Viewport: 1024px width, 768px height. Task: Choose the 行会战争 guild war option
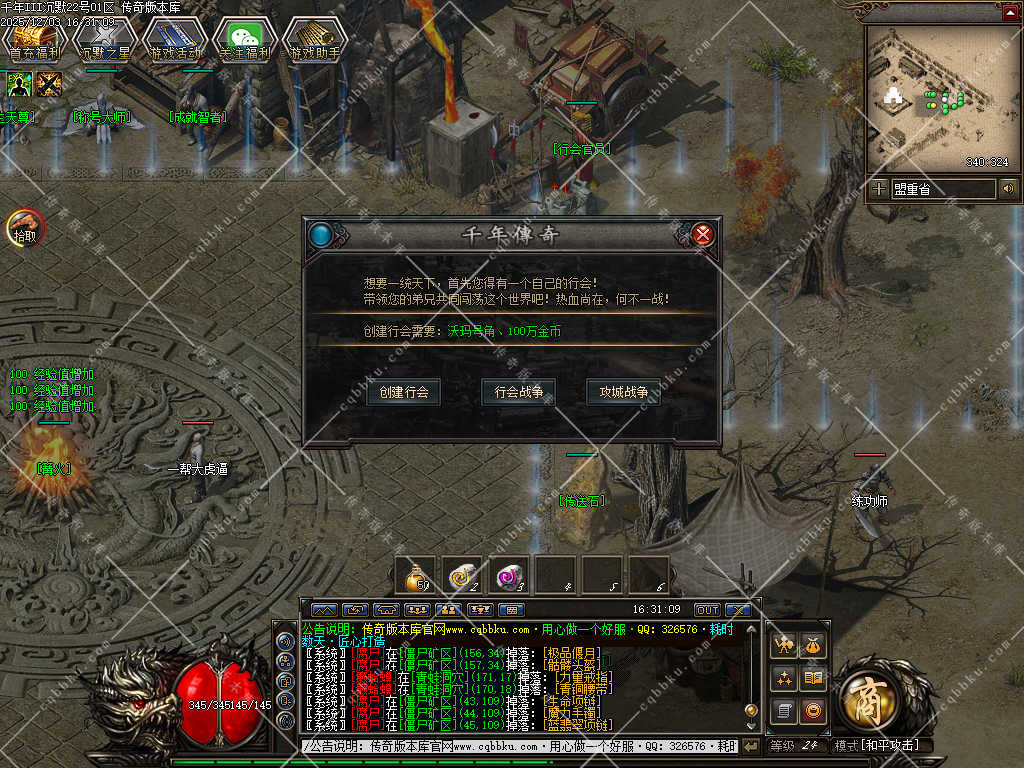(519, 392)
